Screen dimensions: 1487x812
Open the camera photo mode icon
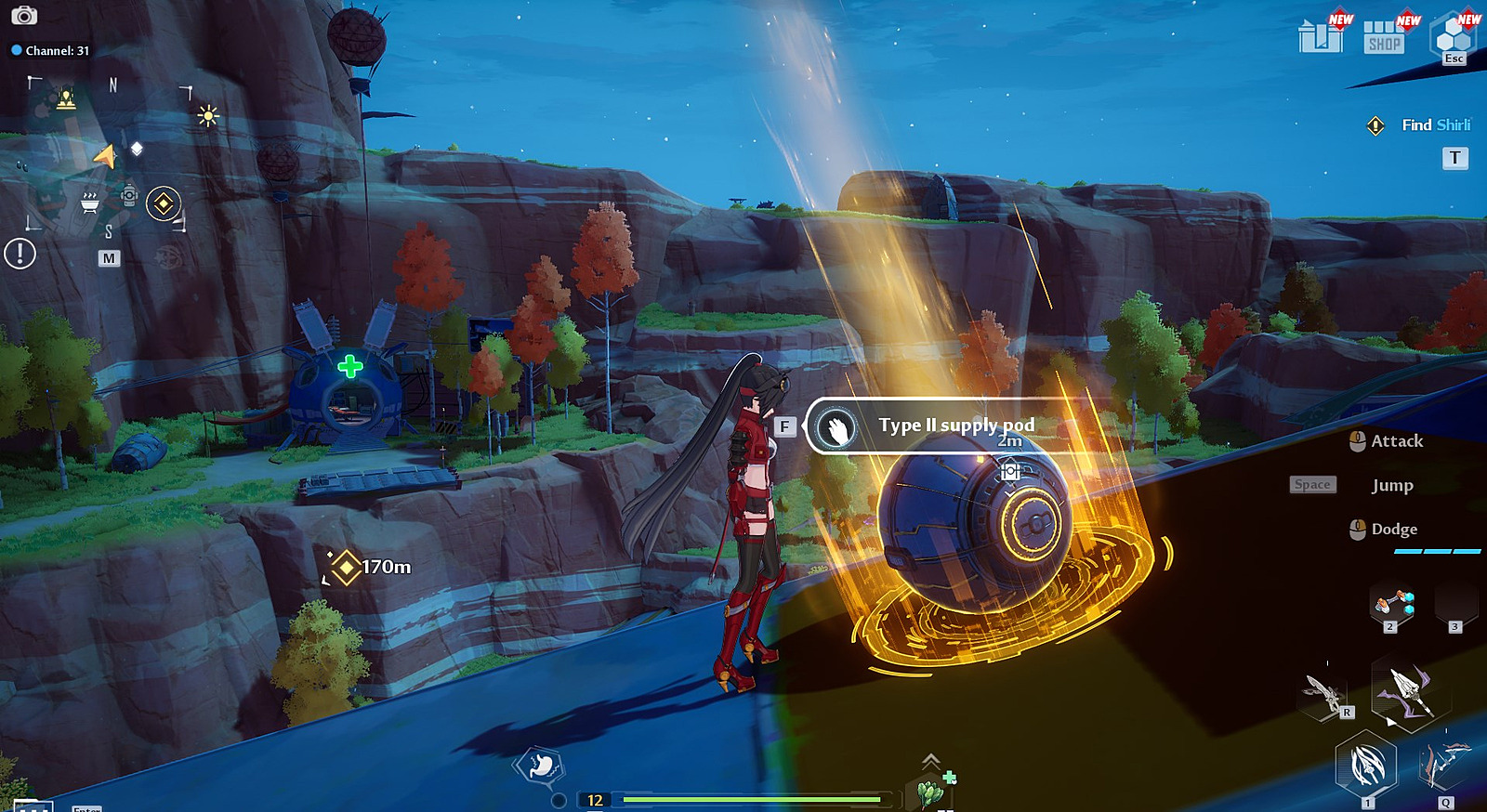(x=24, y=16)
